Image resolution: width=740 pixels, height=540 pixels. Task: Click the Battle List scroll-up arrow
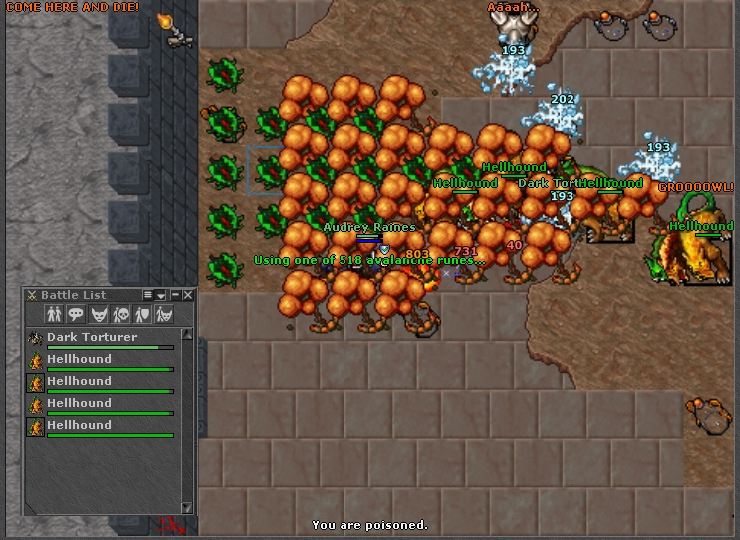tap(187, 333)
